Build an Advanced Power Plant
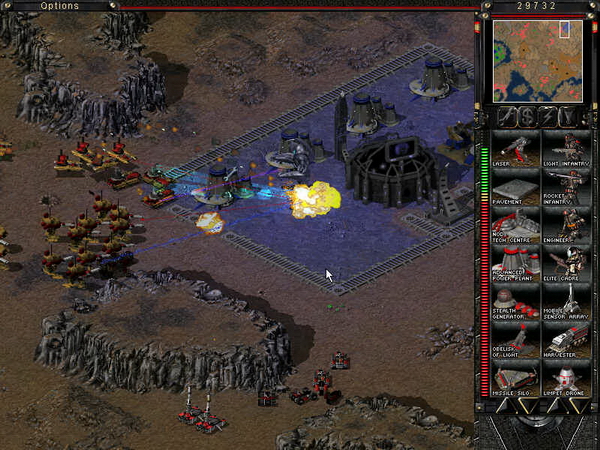This screenshot has height=450, width=600. pyautogui.click(x=516, y=266)
